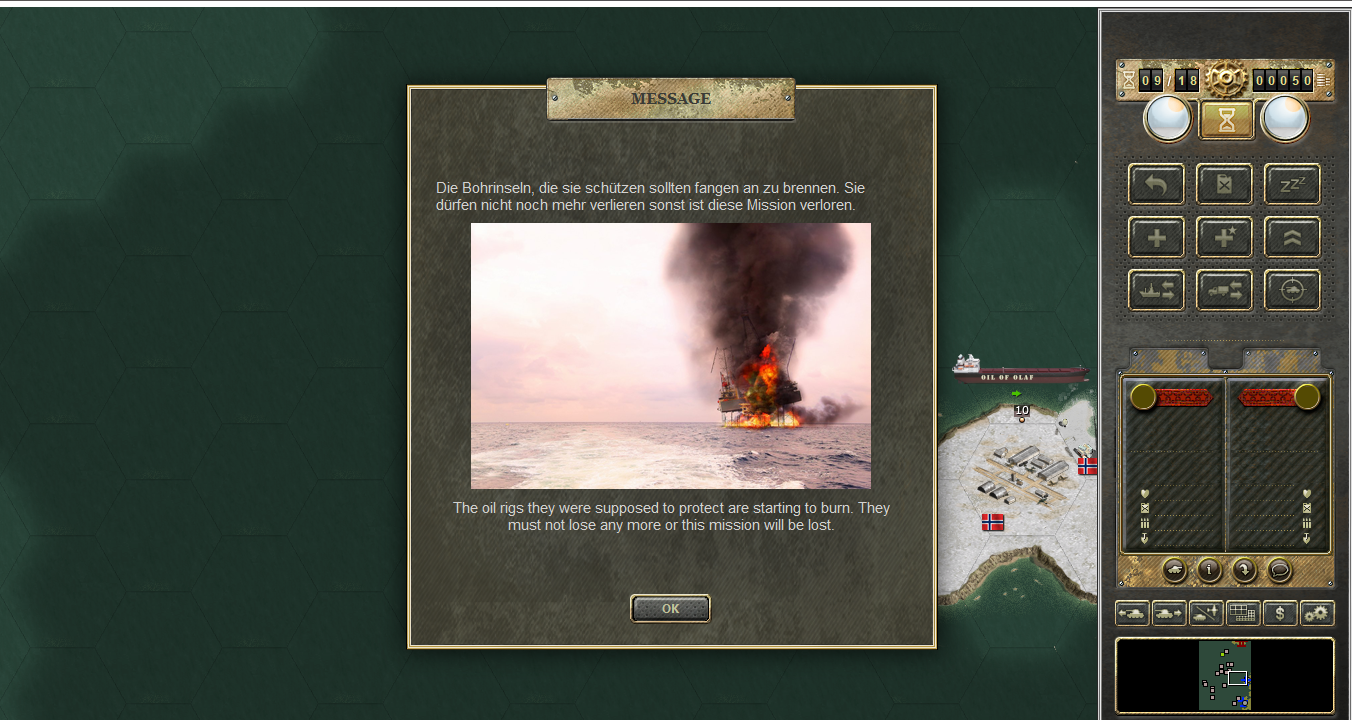Screen dimensions: 1352x720
Task: Confirm the message with OK
Action: tap(670, 608)
